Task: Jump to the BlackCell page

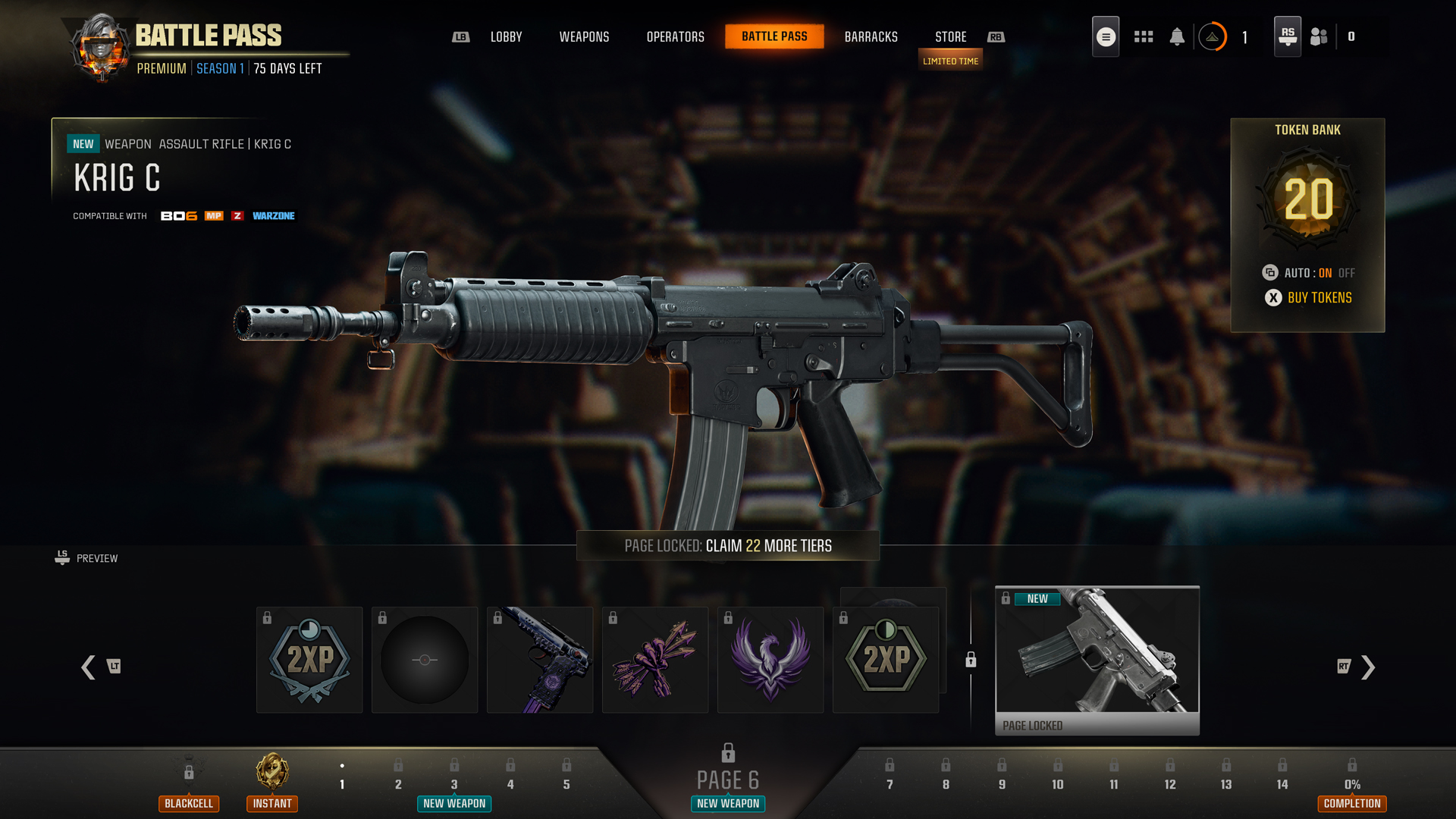Action: point(189,785)
